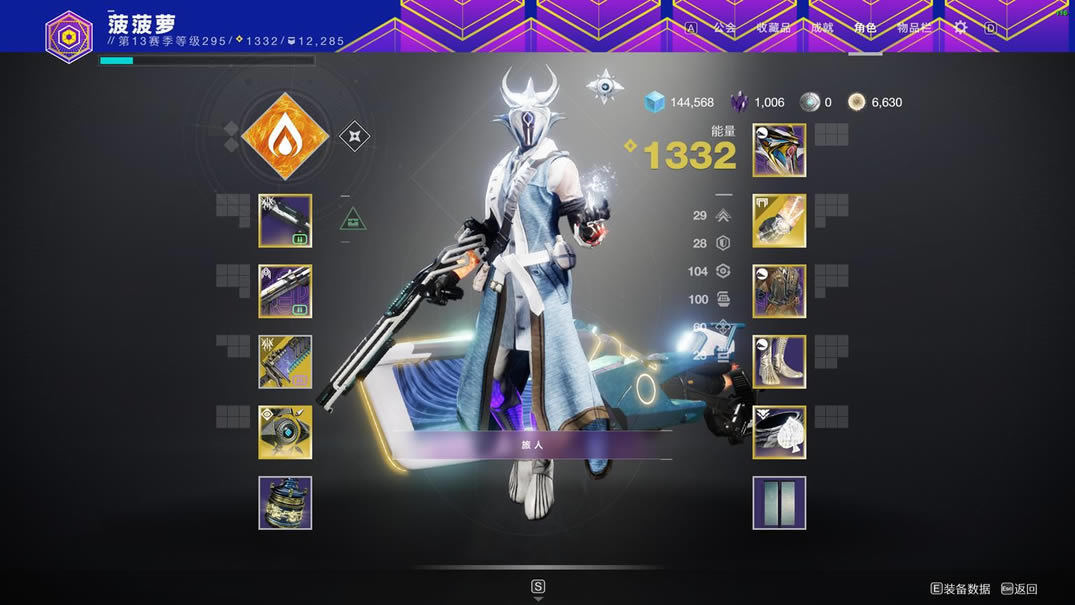Image resolution: width=1075 pixels, height=605 pixels.
Task: Click the small triangle icon beside the kinetic weapon
Action: [x=352, y=219]
